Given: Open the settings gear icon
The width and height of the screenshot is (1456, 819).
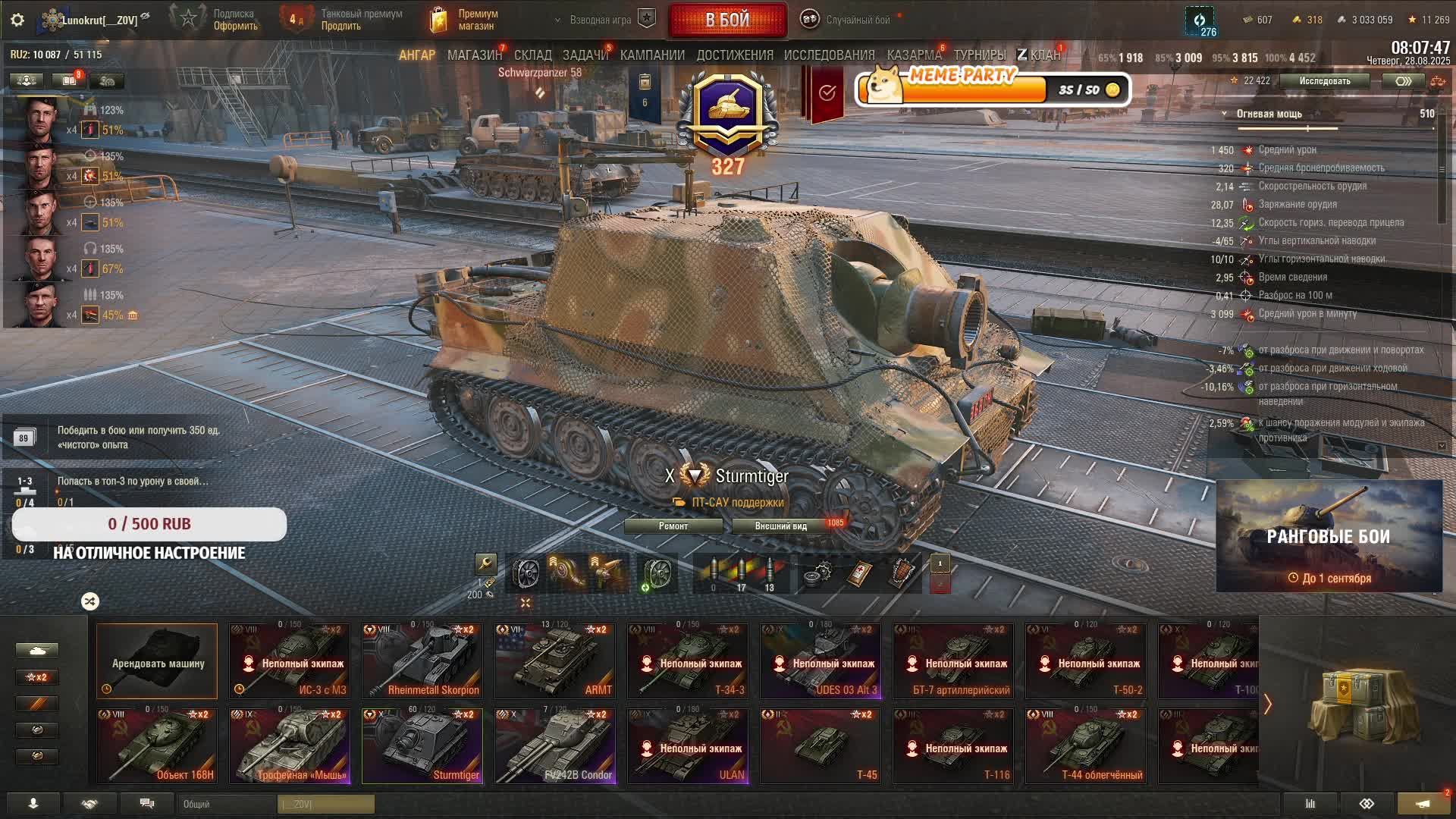Looking at the screenshot, I should coord(17,20).
